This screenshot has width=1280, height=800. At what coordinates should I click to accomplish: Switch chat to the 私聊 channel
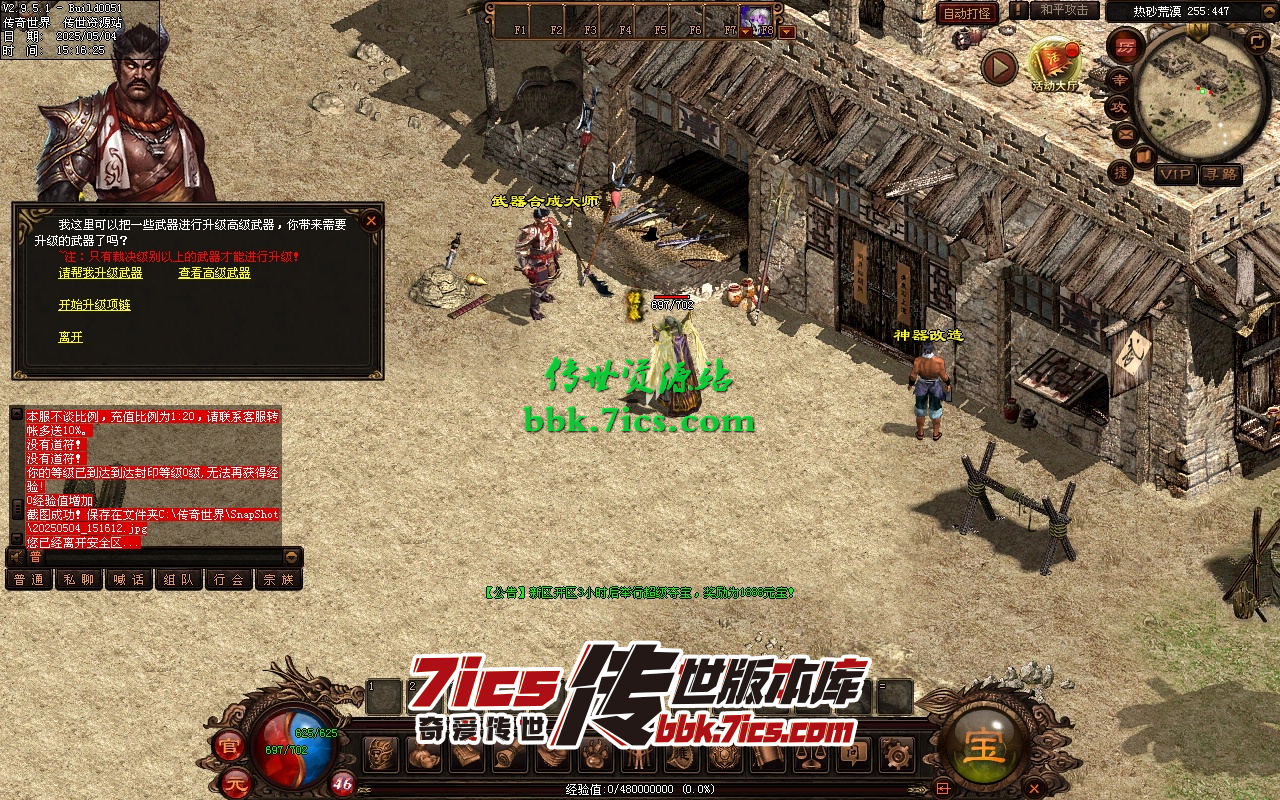[x=79, y=579]
